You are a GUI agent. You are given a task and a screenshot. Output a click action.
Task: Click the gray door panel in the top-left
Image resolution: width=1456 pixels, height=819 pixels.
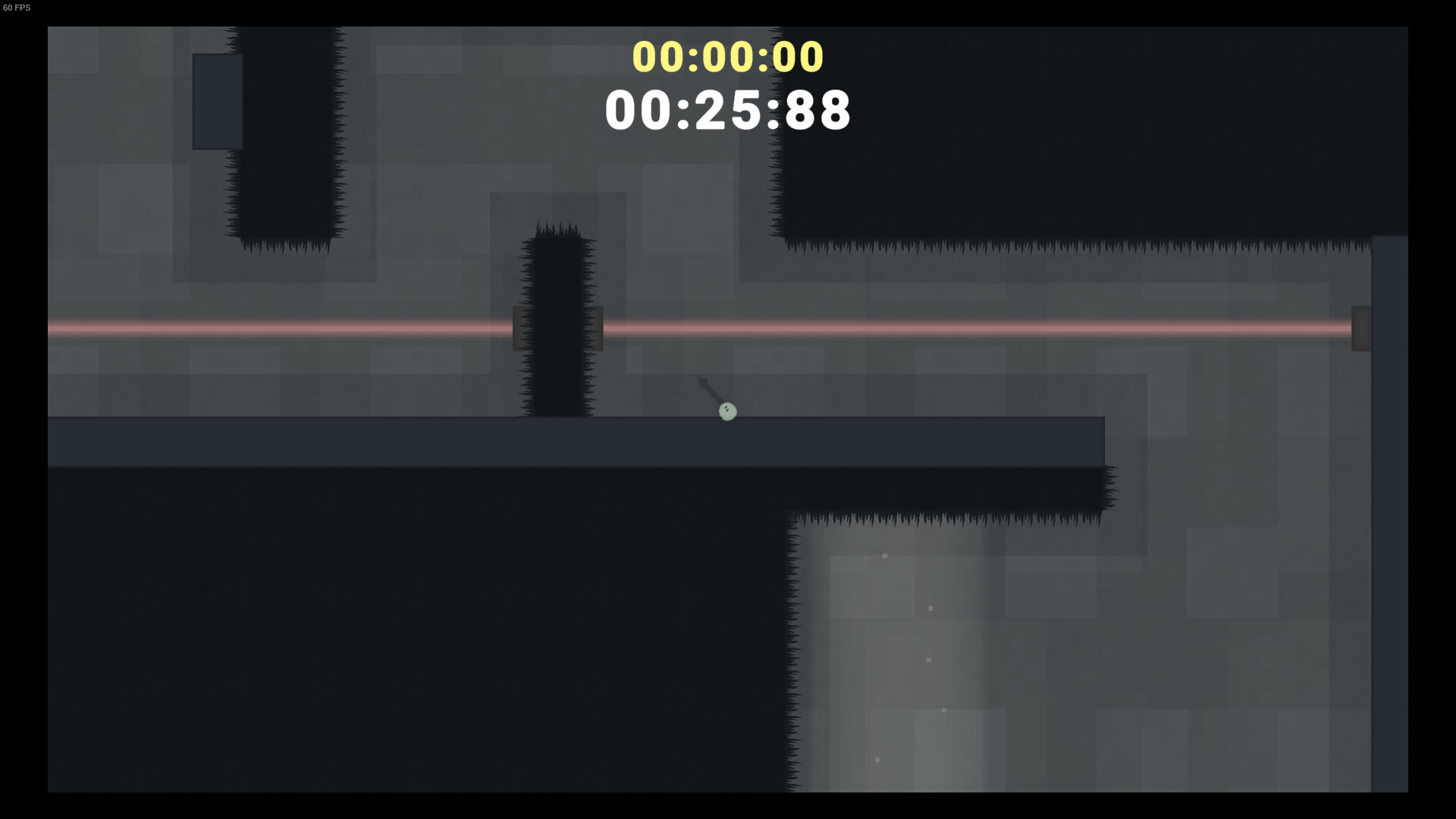(x=217, y=101)
